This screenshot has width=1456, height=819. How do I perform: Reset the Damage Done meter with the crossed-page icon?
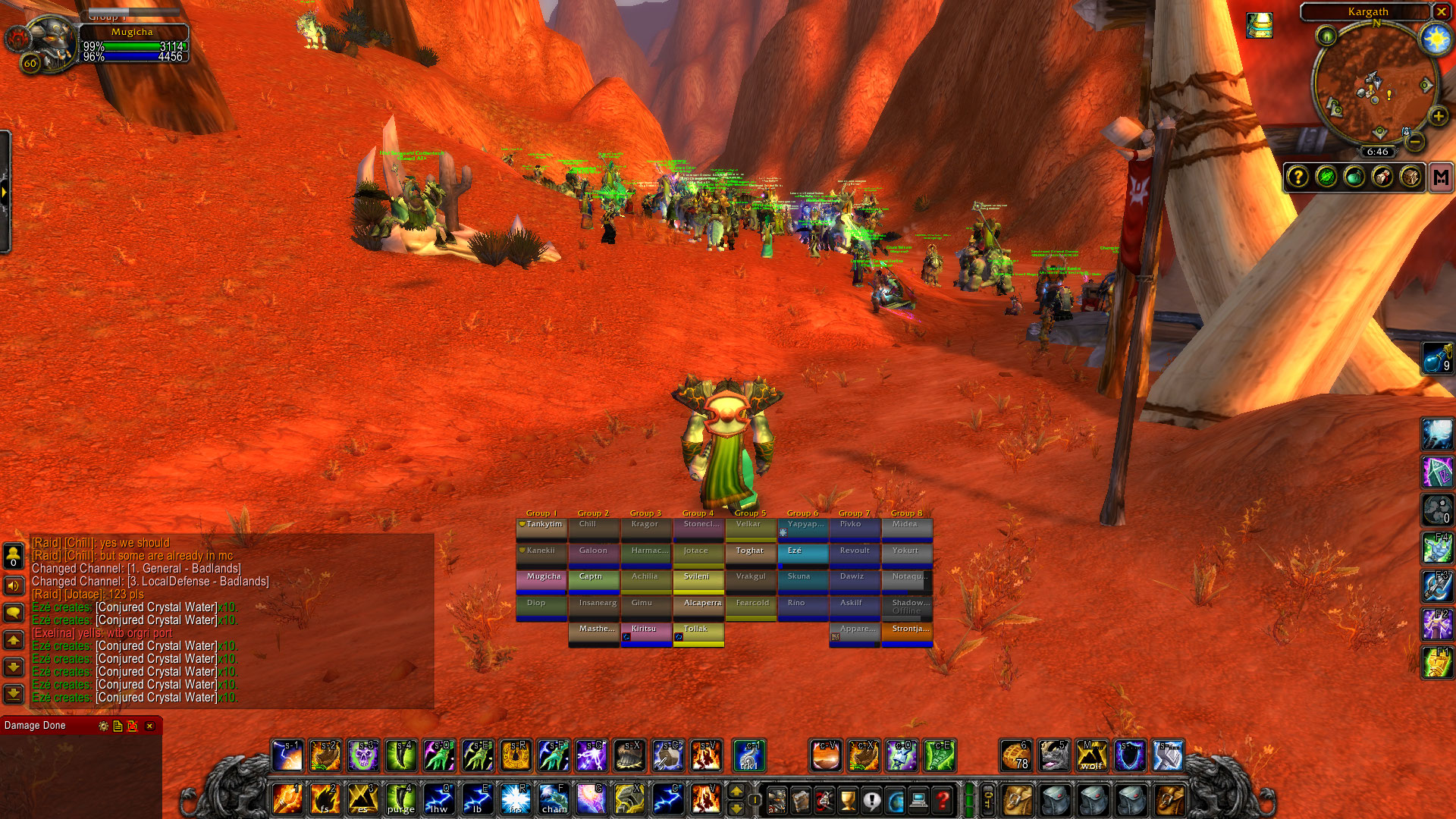[x=133, y=726]
